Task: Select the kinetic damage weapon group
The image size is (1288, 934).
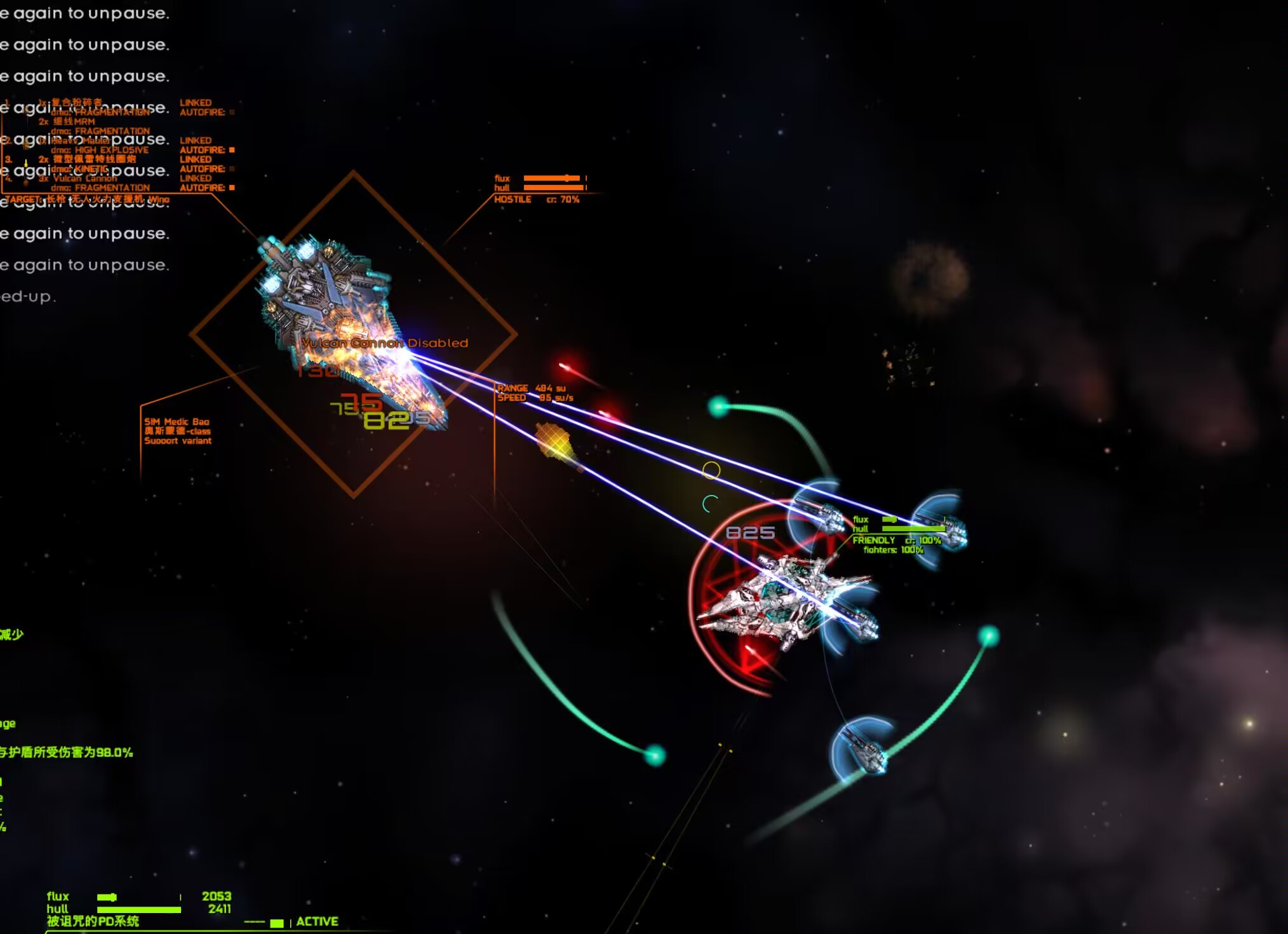Action: coord(87,159)
